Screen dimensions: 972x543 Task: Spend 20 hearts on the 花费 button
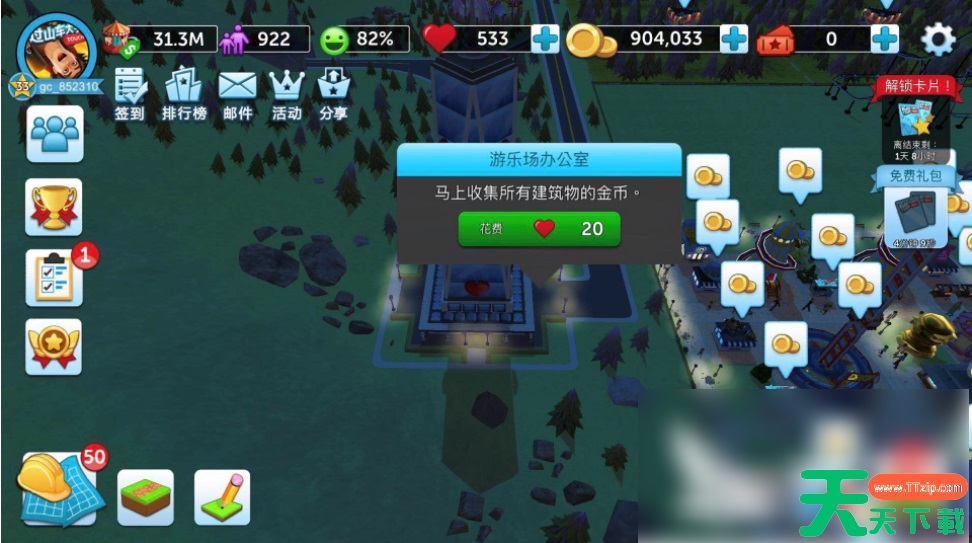click(539, 228)
